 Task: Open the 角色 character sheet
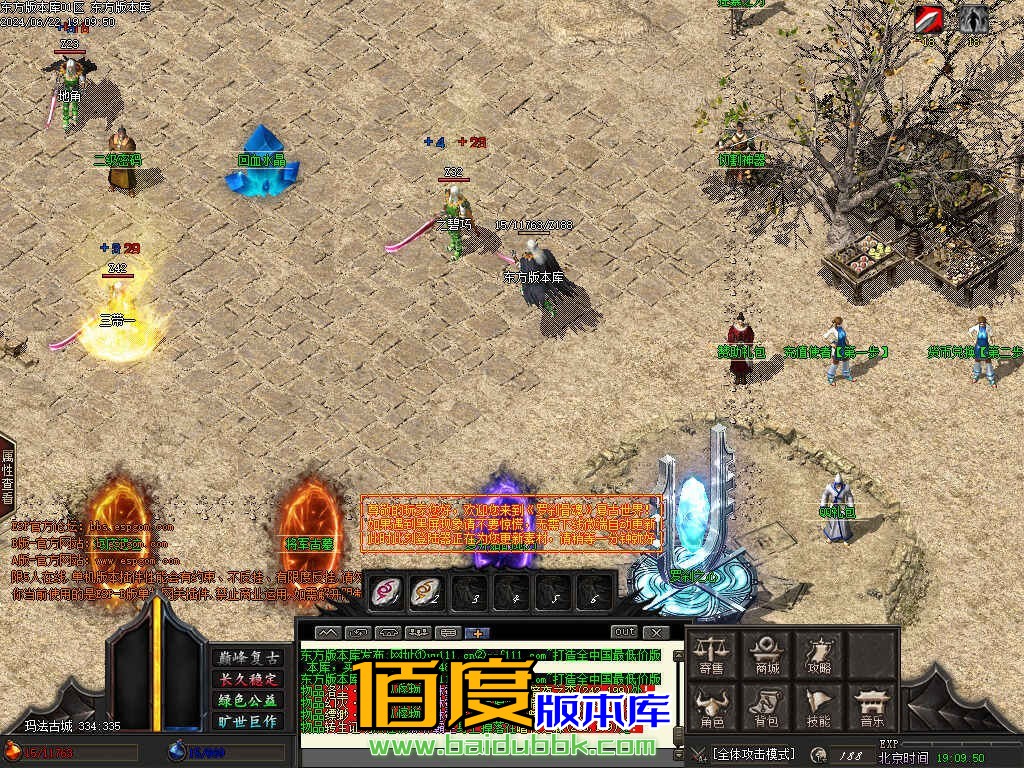(x=712, y=706)
